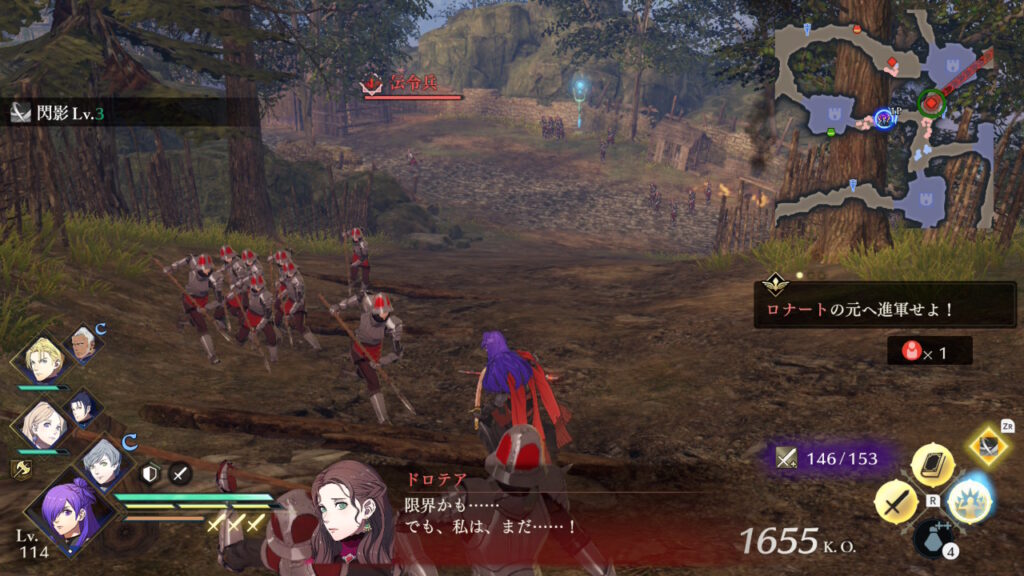
Task: Click the axe emblem under the portraits
Action: (x=20, y=468)
